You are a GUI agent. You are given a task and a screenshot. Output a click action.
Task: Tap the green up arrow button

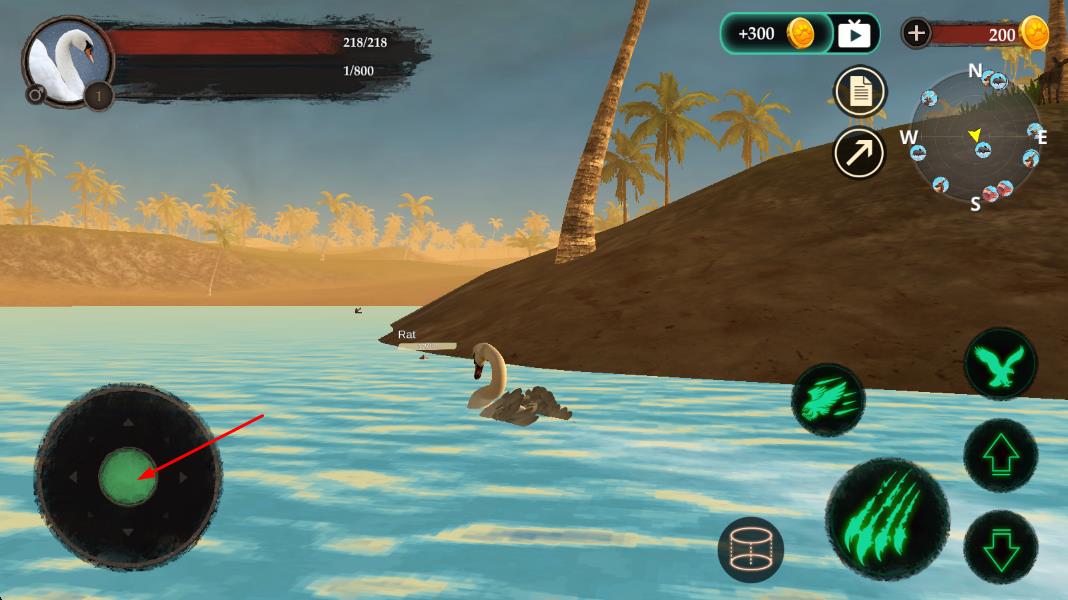point(1000,455)
